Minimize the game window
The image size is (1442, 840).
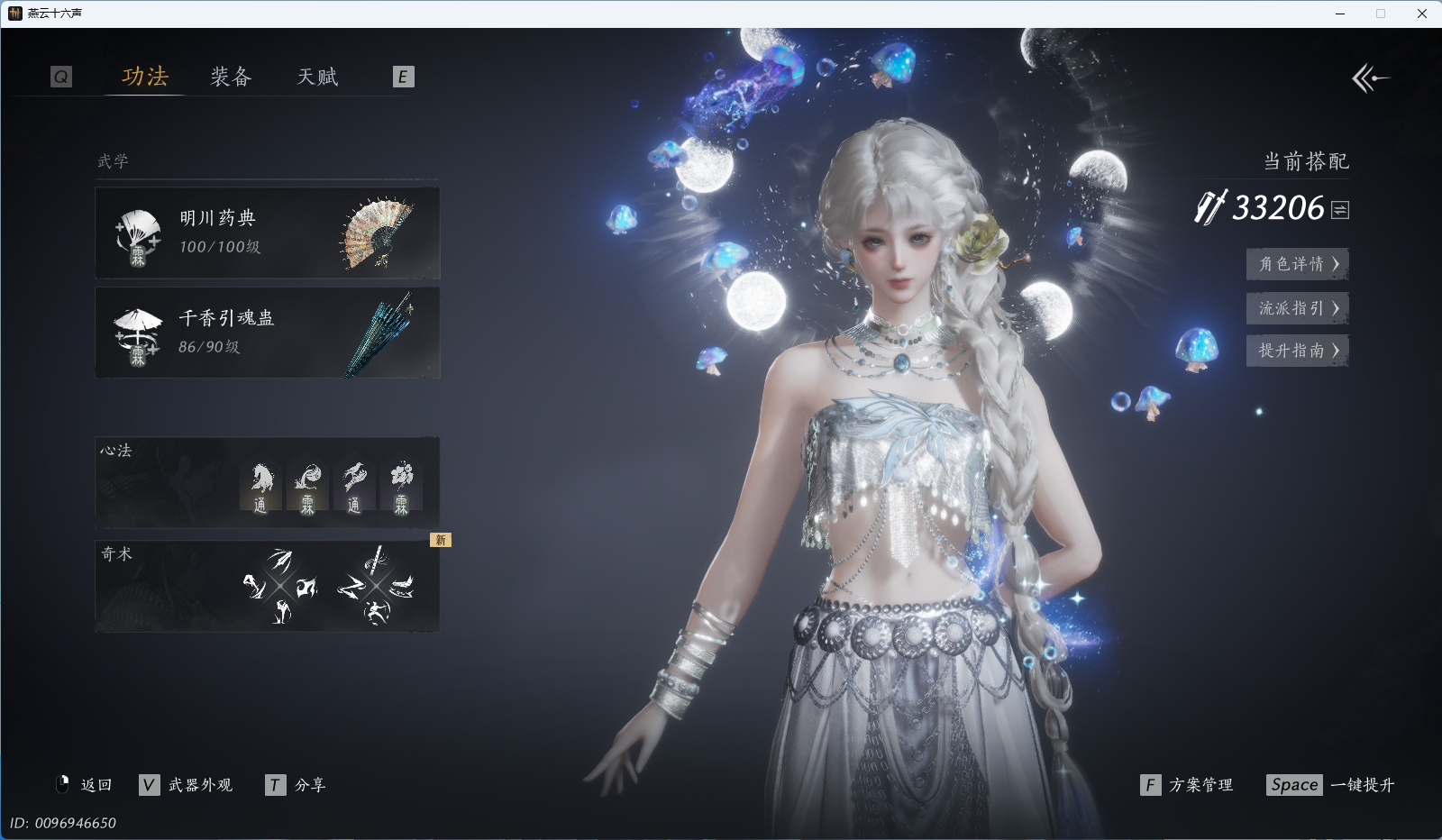1340,14
